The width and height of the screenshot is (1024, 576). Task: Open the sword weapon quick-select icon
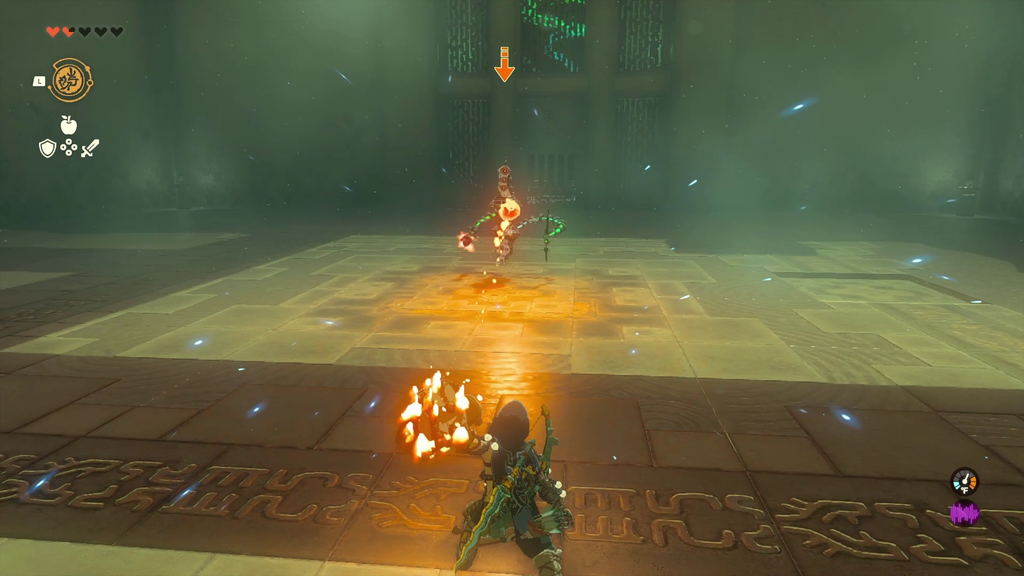coord(90,149)
